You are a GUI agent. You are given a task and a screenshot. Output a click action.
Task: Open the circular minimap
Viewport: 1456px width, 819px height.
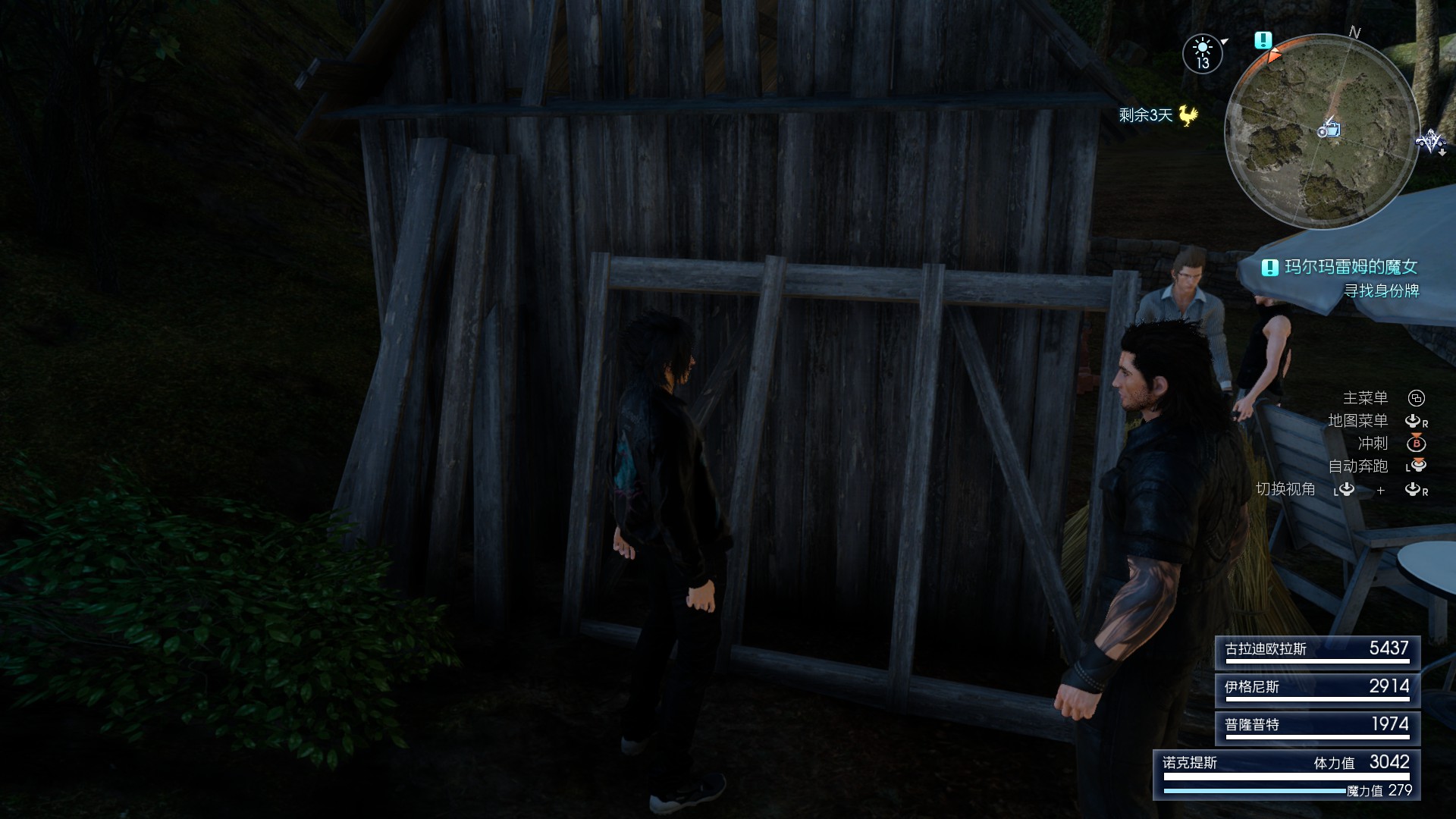[1321, 130]
